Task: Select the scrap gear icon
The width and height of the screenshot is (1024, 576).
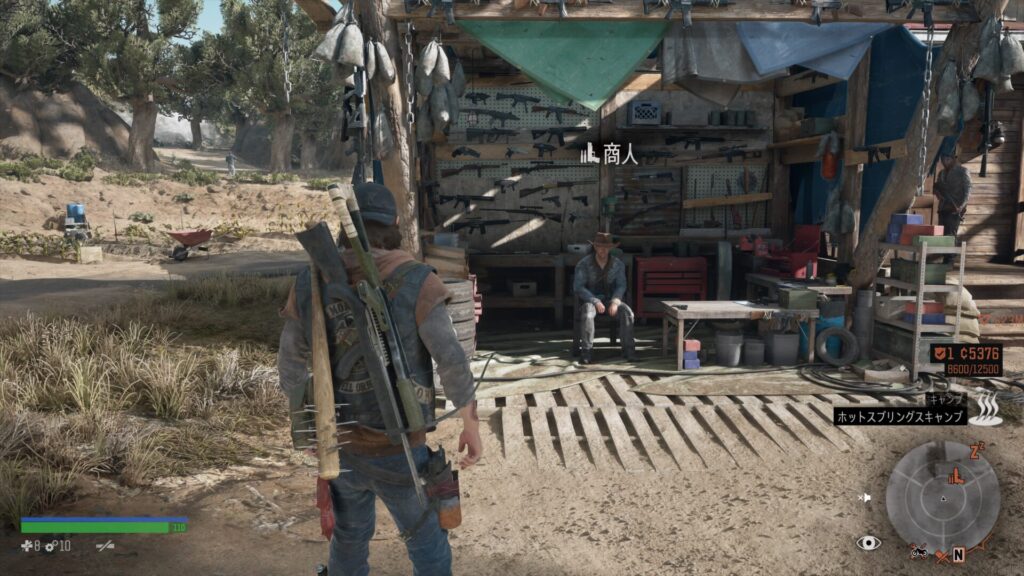Action: pos(51,546)
